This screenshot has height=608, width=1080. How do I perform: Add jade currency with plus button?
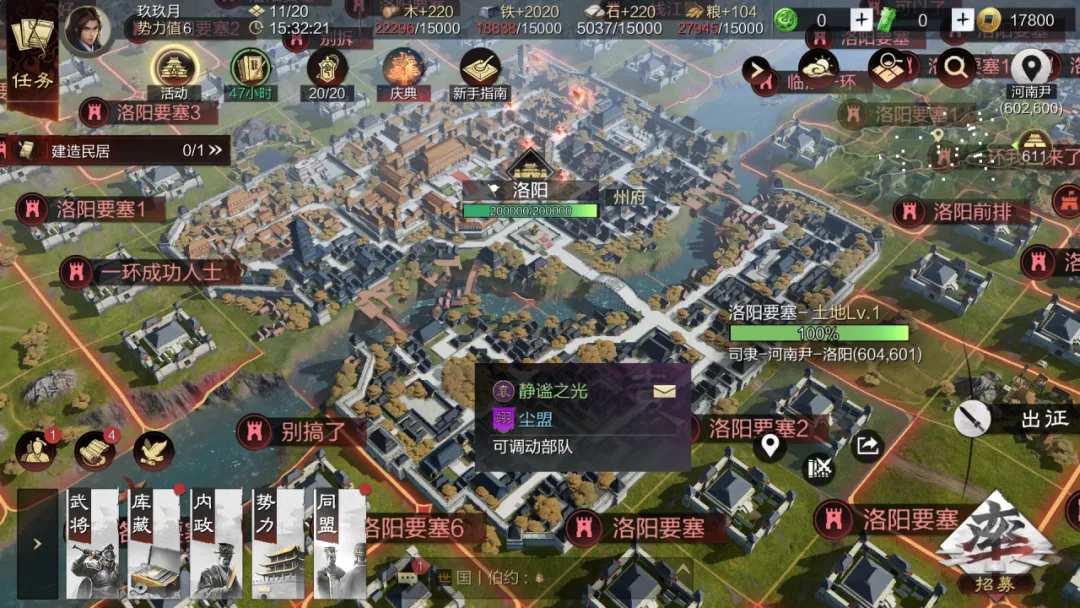tap(861, 20)
